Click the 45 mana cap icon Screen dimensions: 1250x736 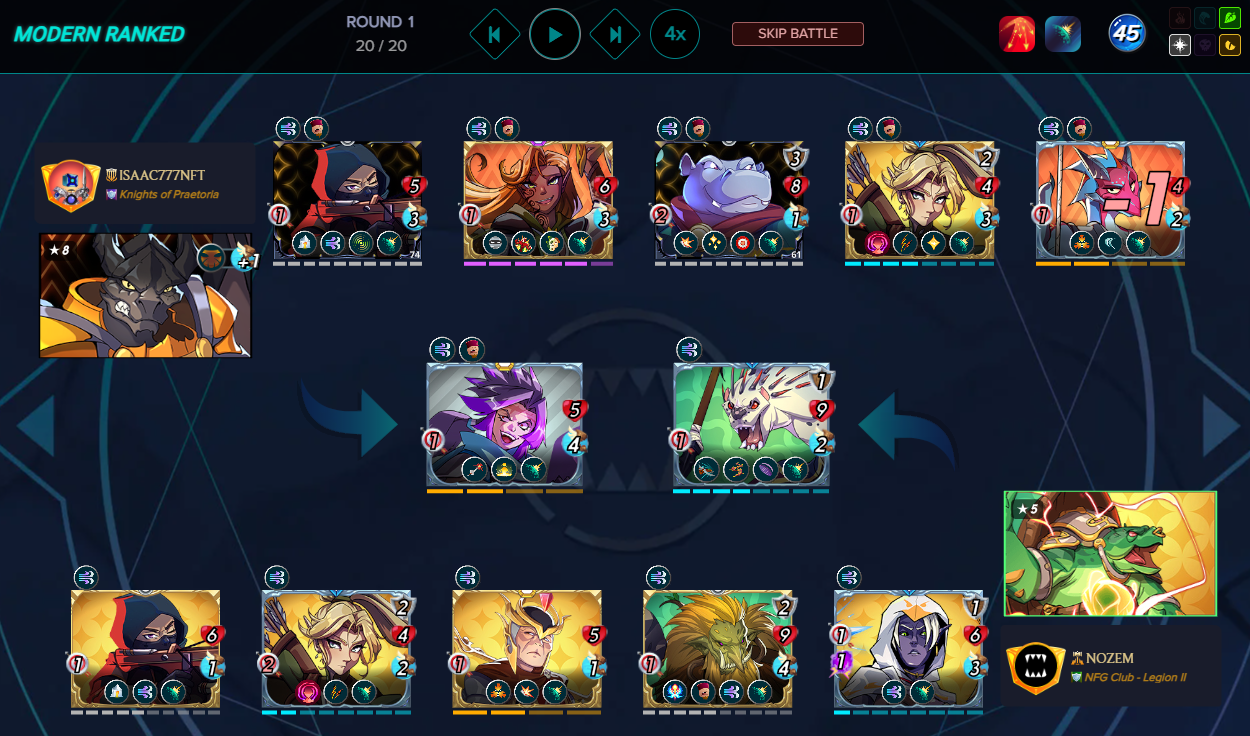pos(1127,34)
